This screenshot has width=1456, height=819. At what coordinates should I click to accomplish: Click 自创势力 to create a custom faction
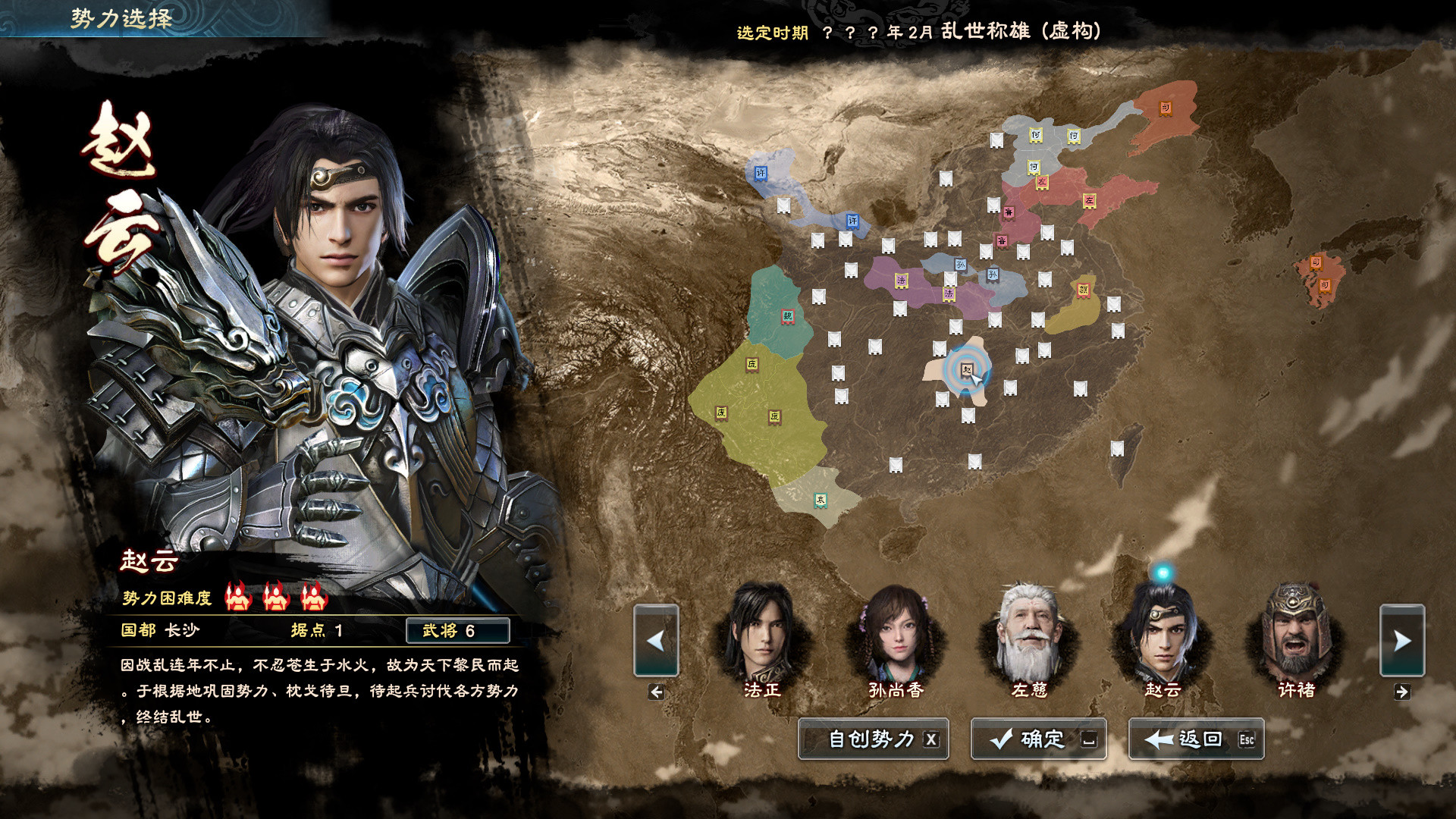(872, 740)
